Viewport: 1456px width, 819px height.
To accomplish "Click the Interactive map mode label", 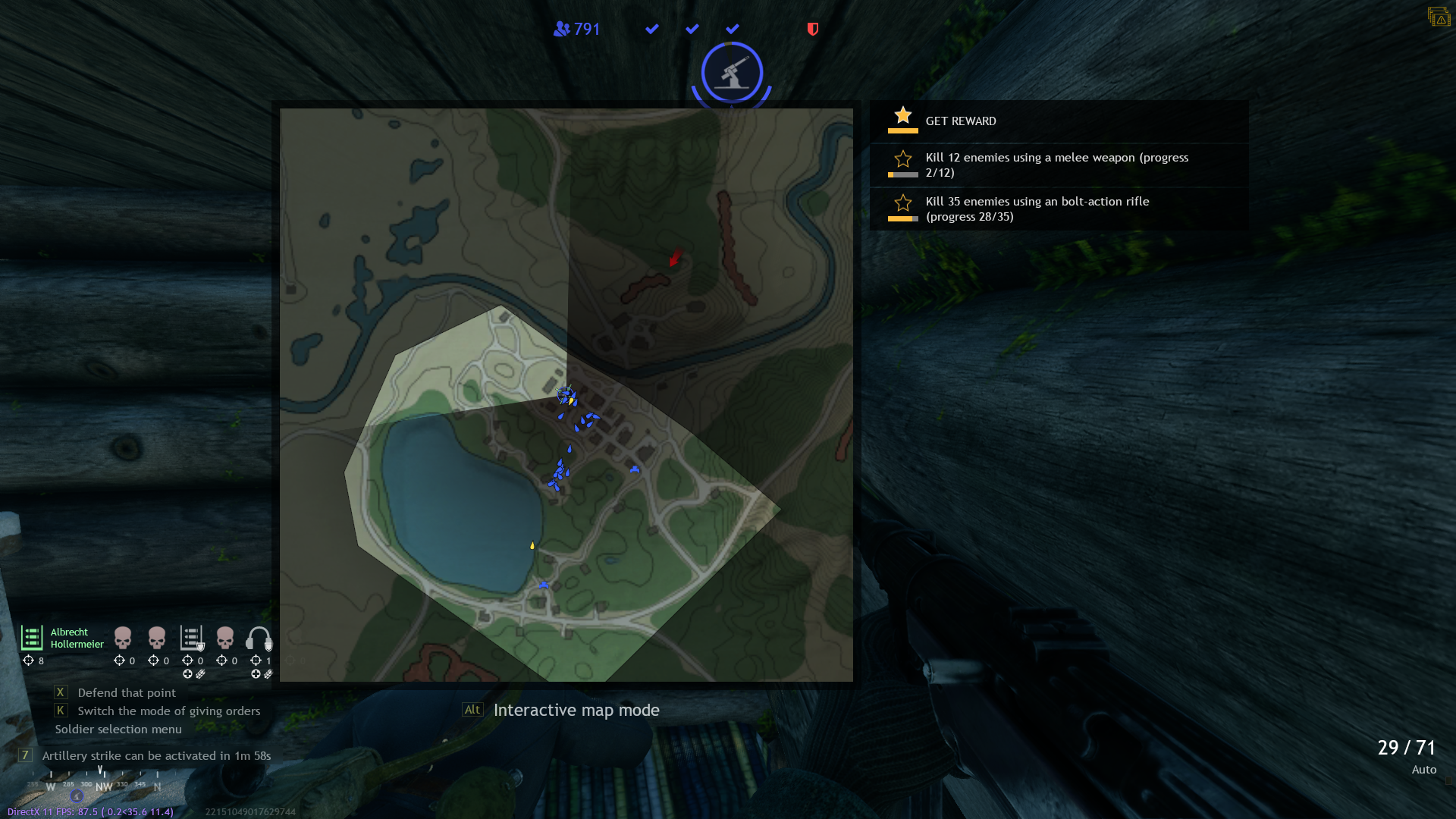I will (576, 711).
